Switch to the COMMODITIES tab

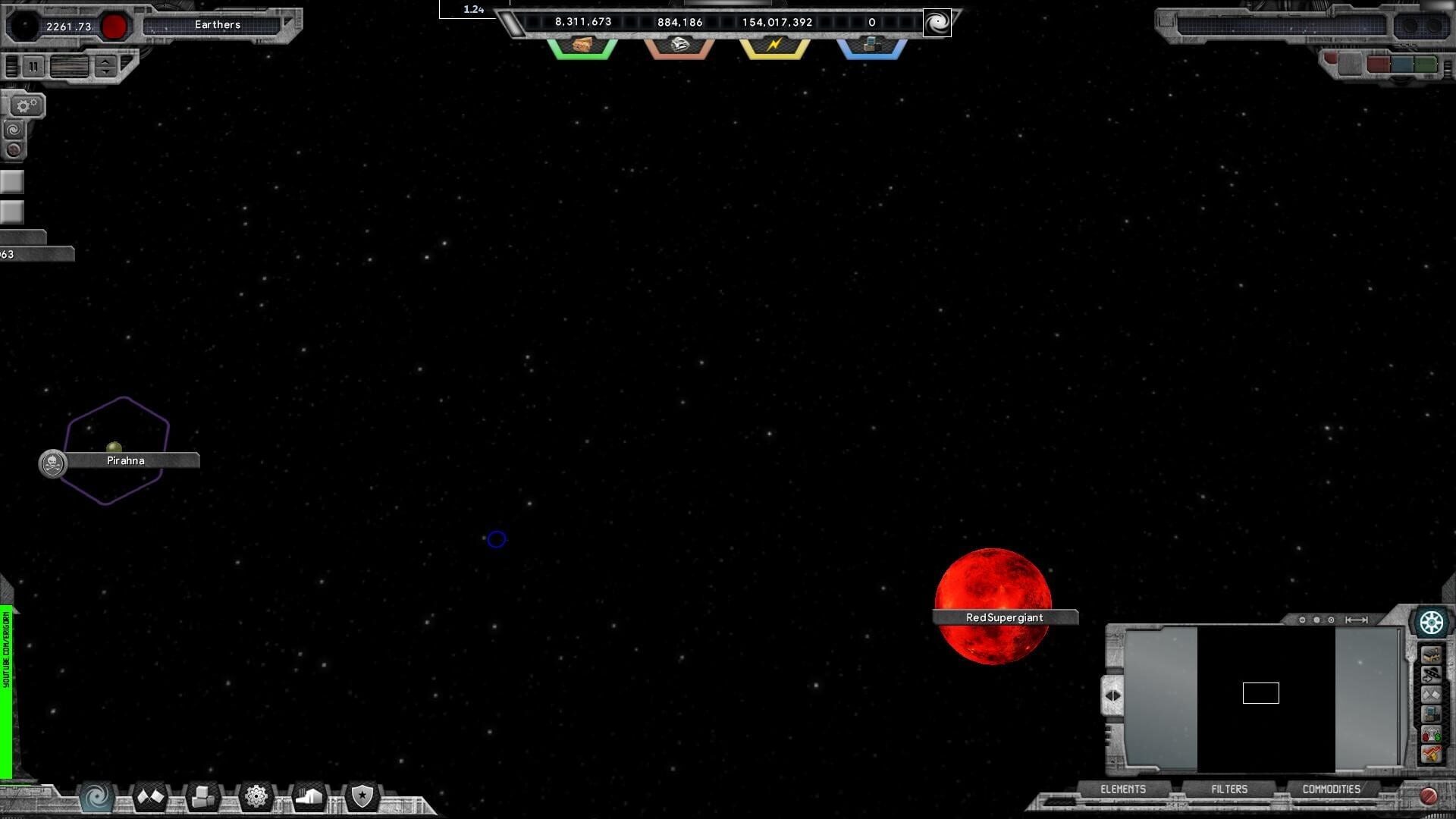1332,789
